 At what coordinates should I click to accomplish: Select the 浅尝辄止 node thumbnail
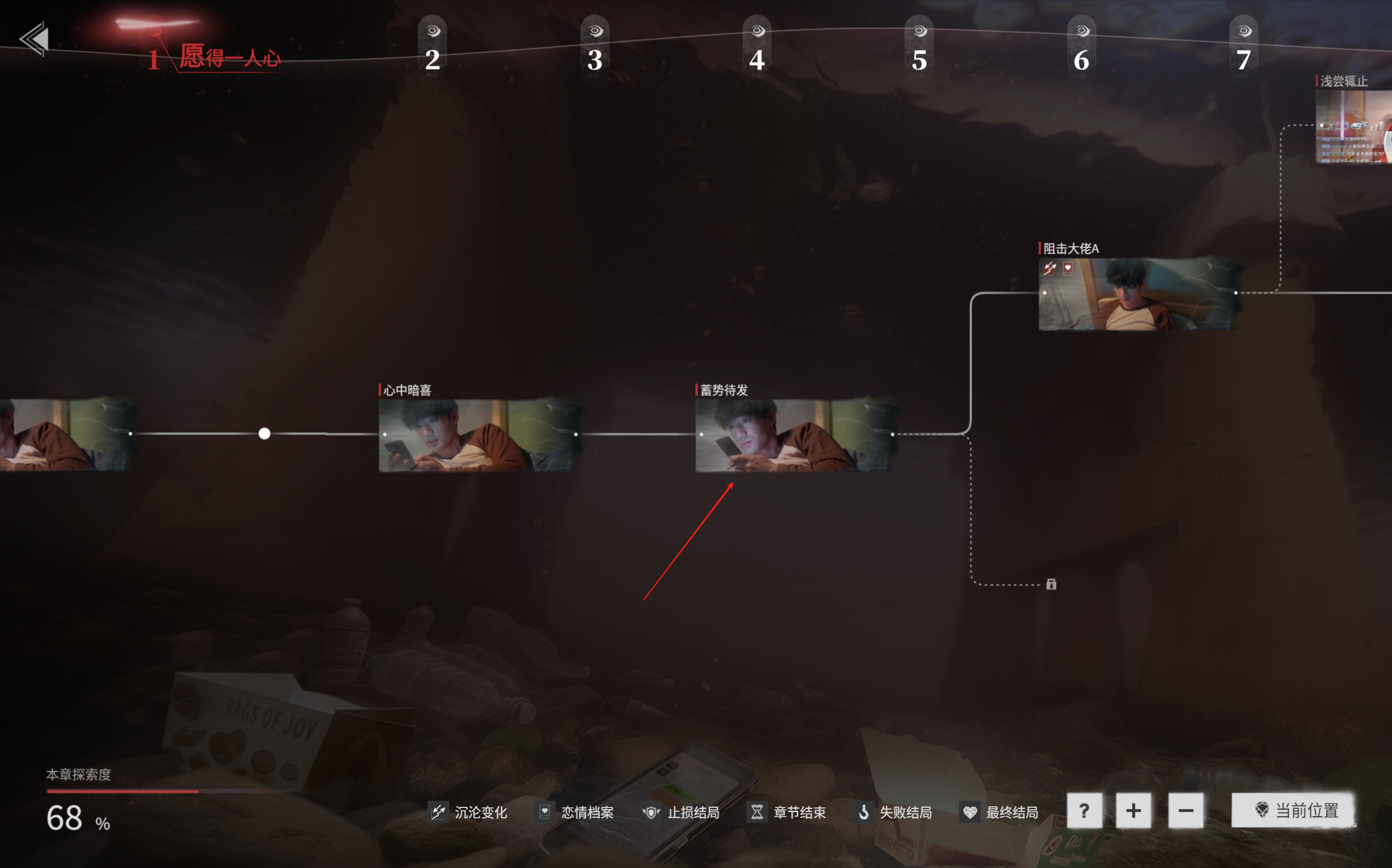click(1354, 126)
